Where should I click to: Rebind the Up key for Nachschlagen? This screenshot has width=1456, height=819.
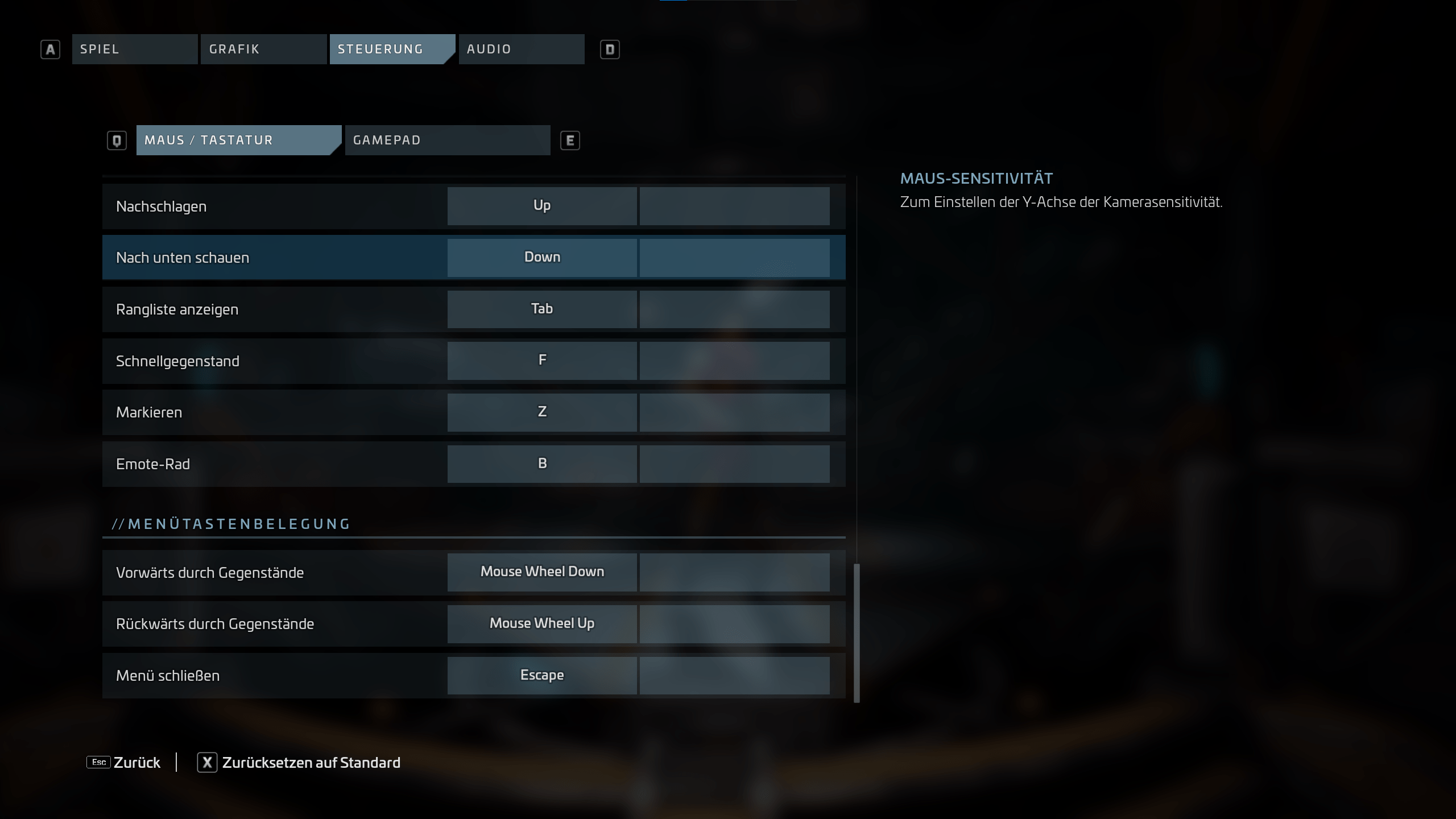[541, 206]
